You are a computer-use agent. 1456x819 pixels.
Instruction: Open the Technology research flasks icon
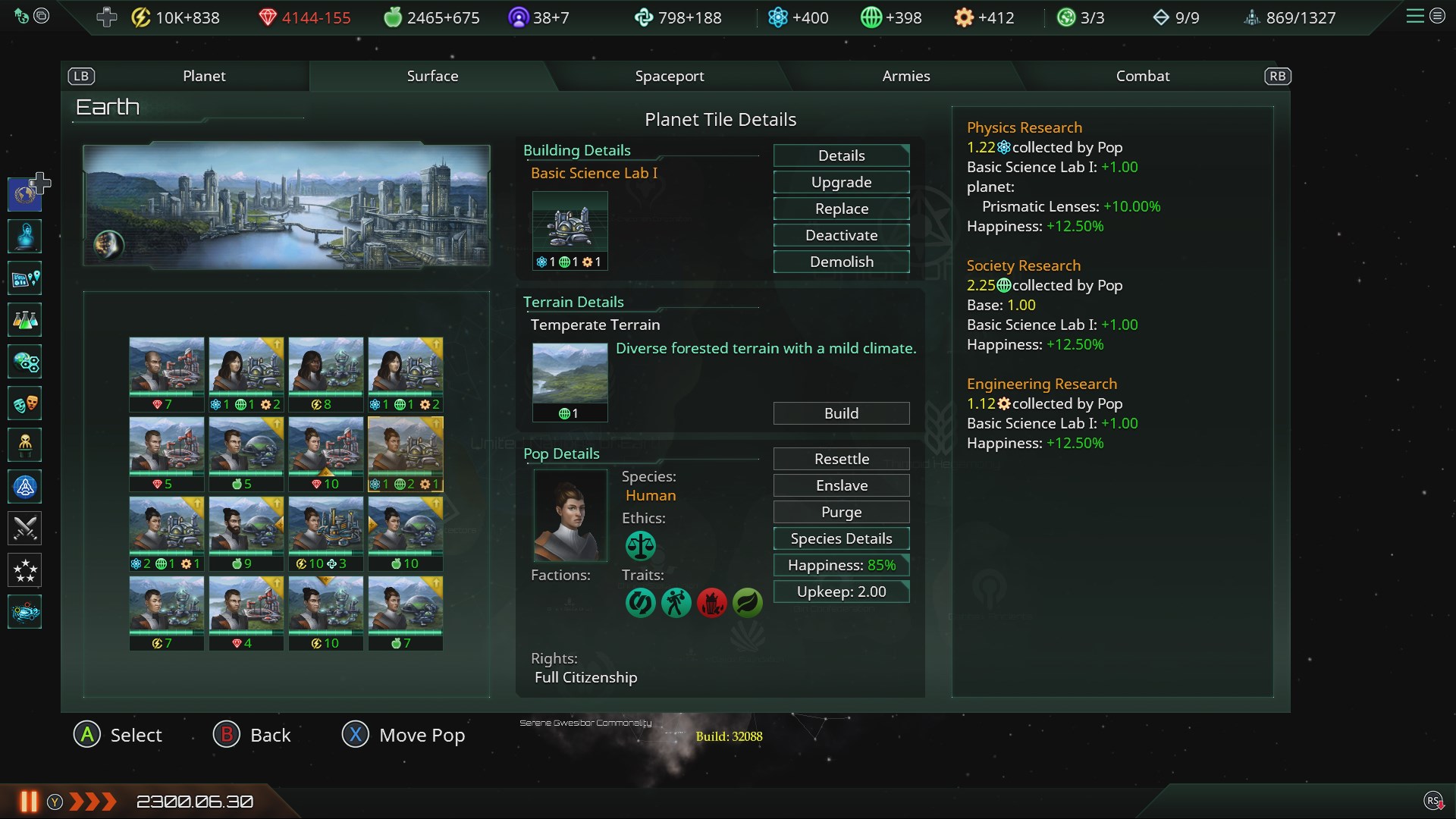coord(25,319)
